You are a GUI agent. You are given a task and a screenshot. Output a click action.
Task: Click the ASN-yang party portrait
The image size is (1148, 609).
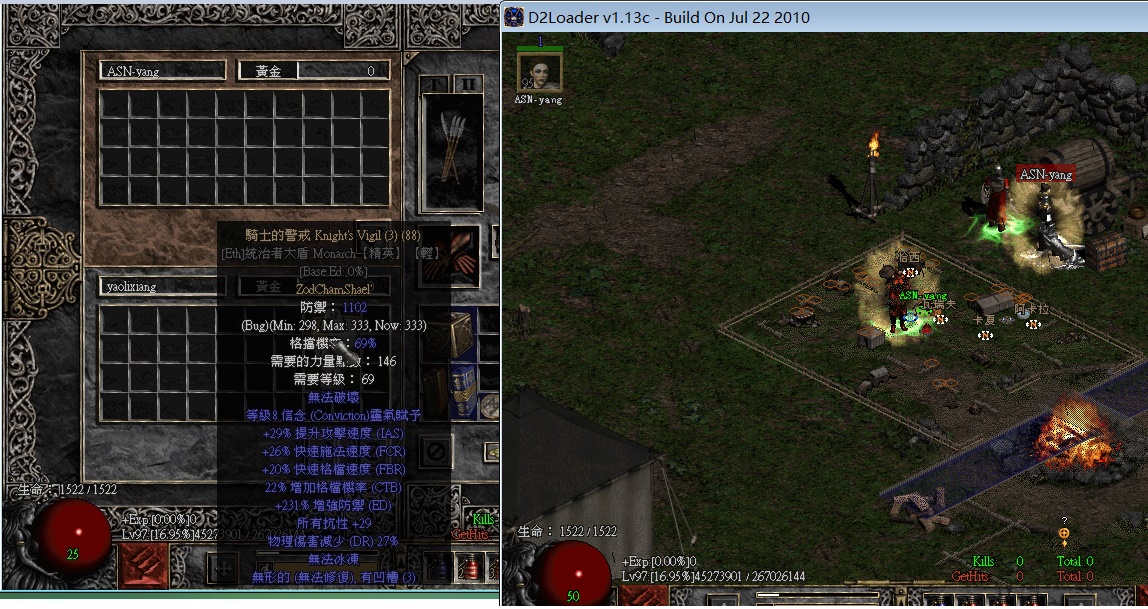pos(539,70)
